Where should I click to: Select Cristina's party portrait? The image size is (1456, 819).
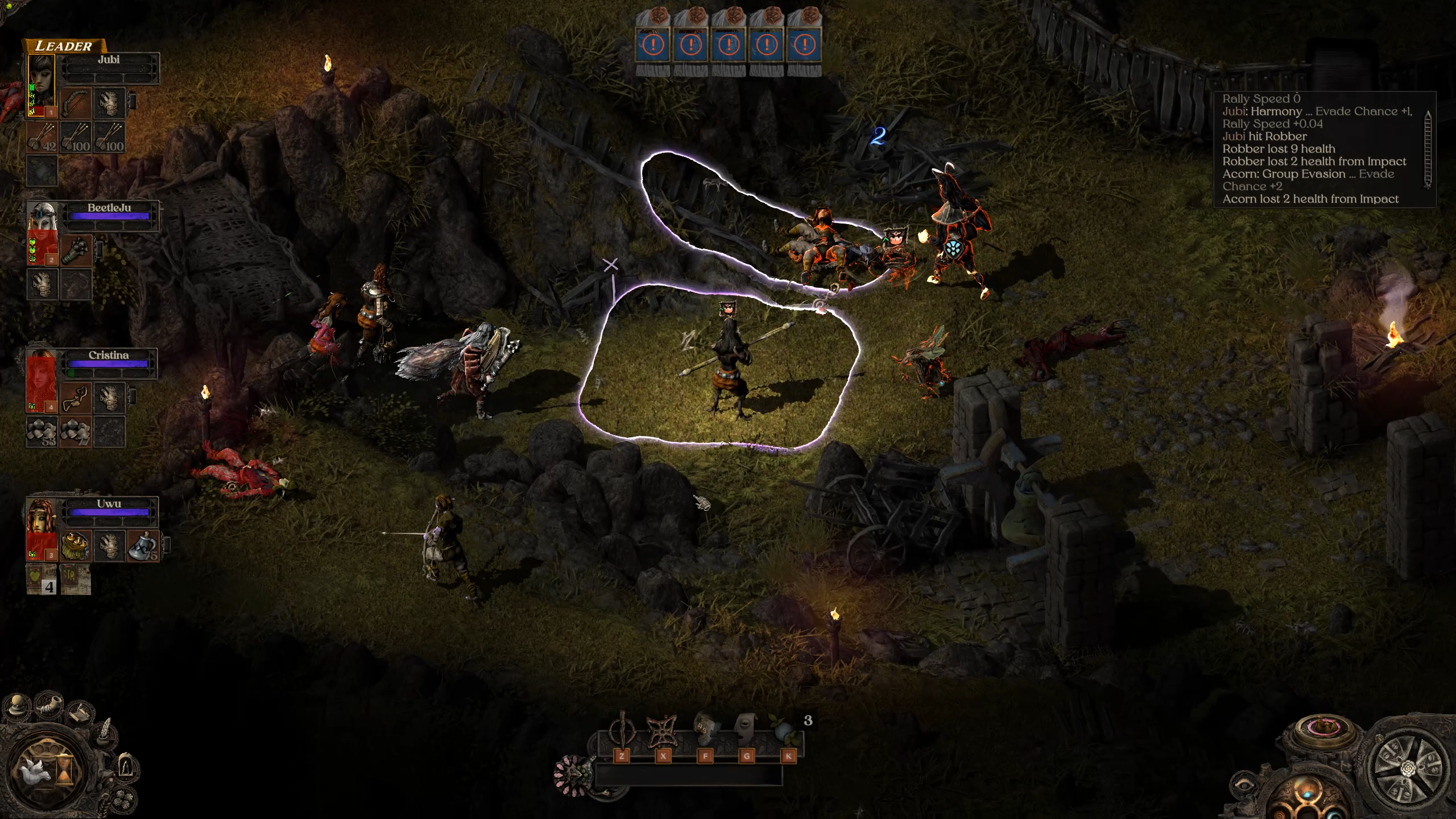(x=42, y=380)
